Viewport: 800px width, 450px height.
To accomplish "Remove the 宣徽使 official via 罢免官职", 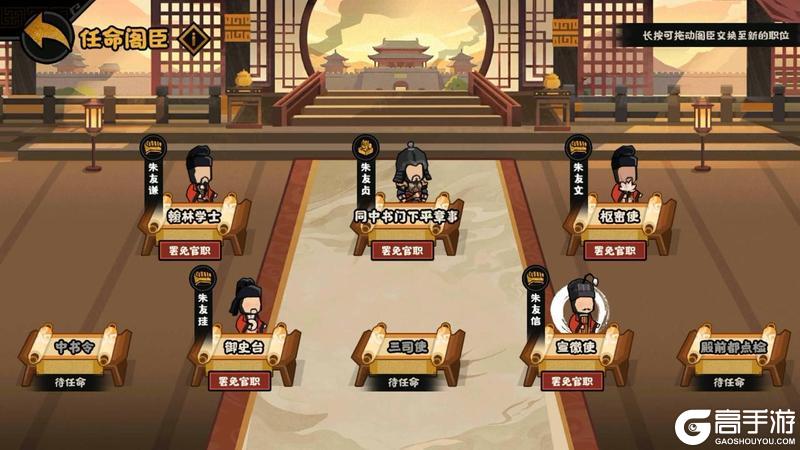I will (x=572, y=380).
